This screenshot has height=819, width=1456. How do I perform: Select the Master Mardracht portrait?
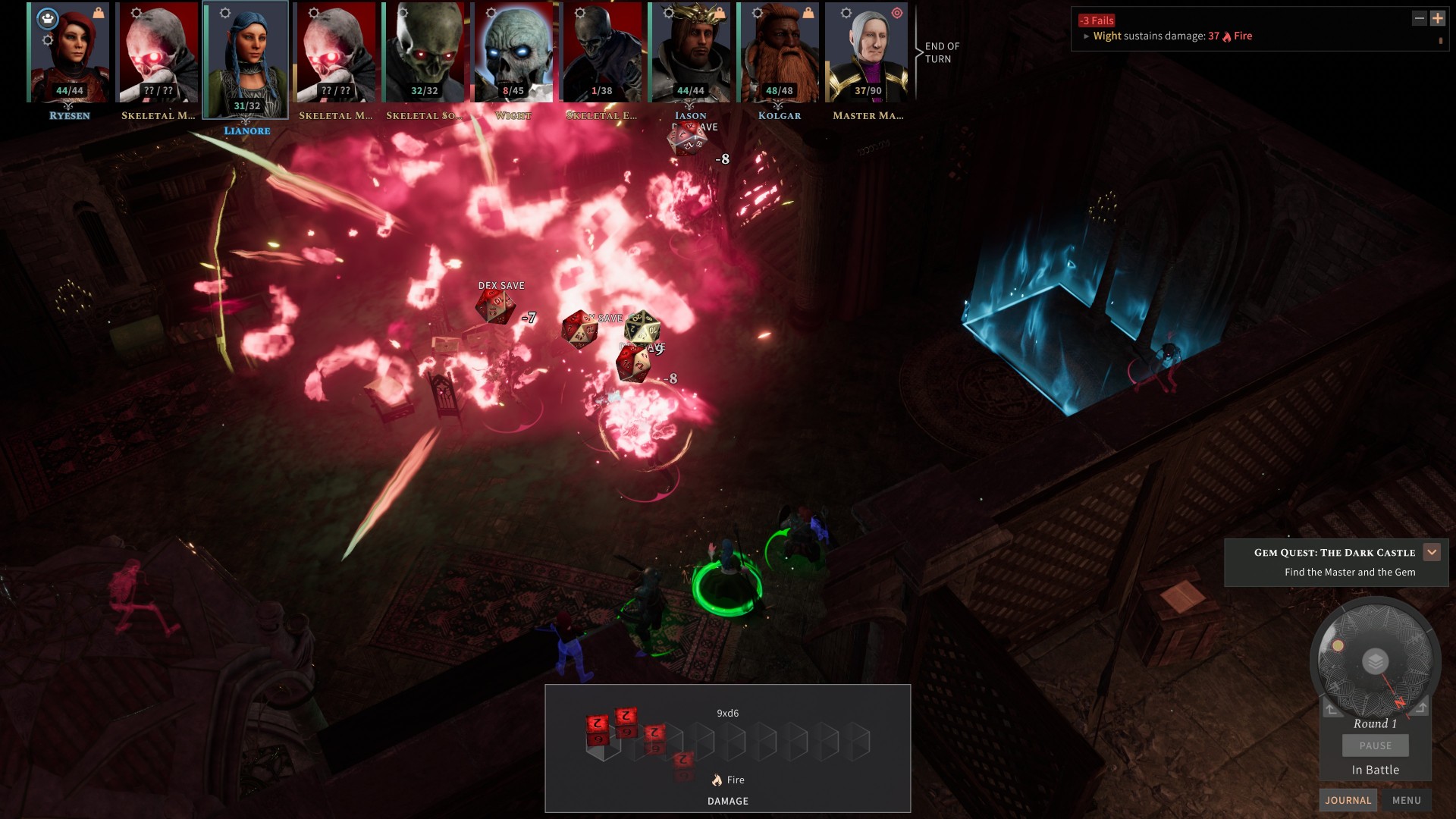[868, 53]
